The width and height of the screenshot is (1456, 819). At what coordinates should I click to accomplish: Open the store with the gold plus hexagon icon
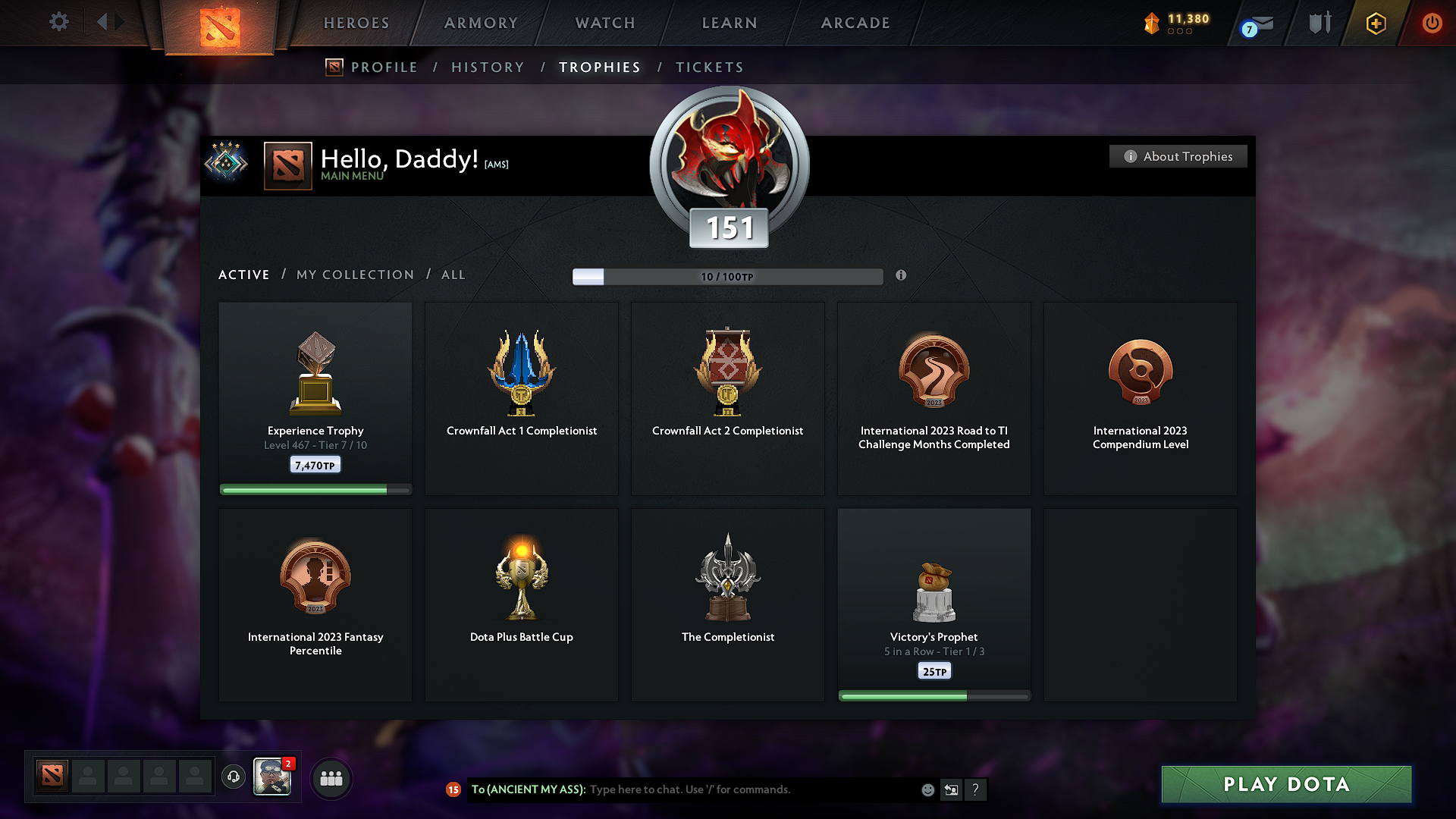point(1375,23)
